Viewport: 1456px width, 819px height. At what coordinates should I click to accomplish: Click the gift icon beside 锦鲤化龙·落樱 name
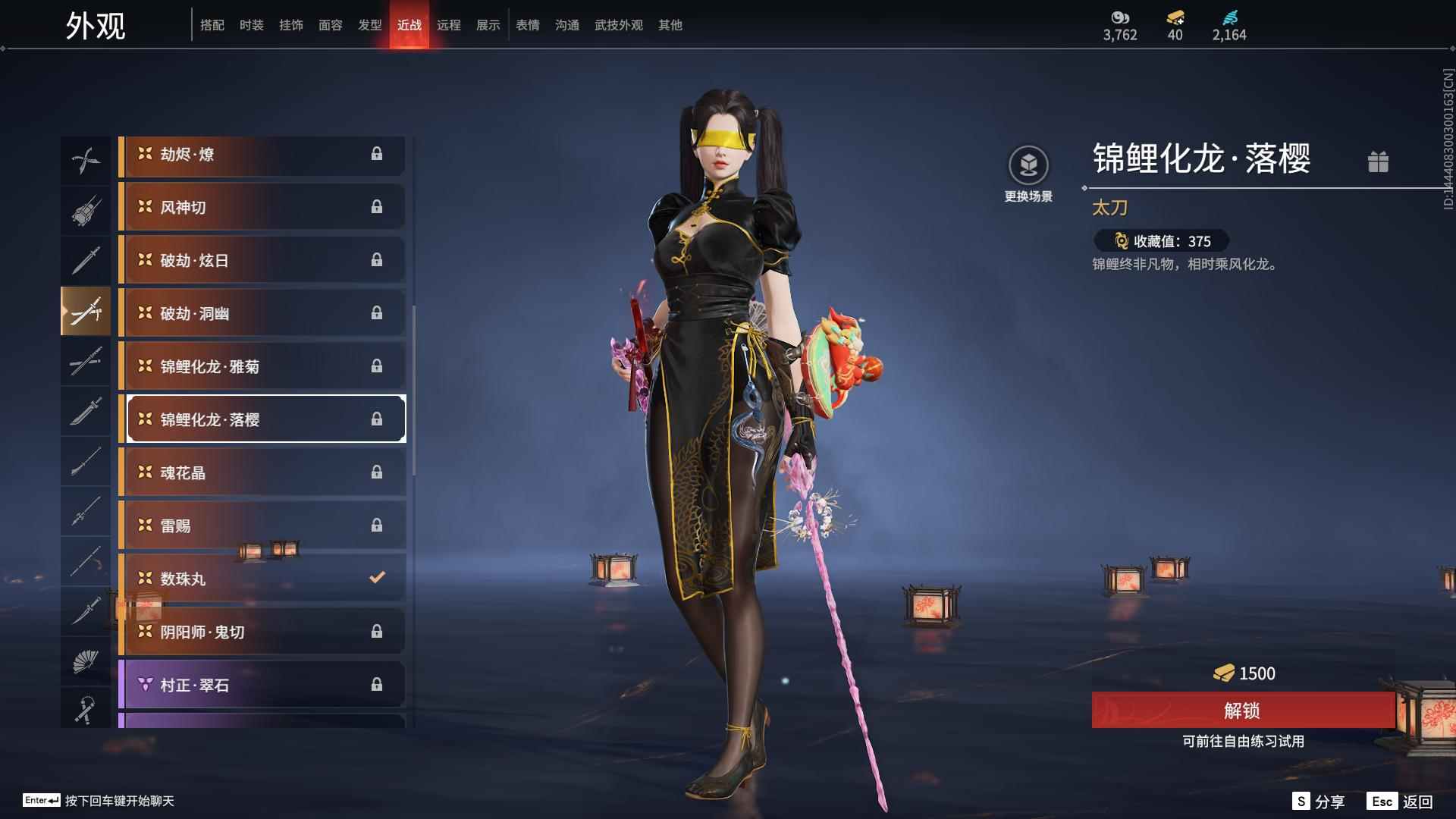coord(1379,162)
